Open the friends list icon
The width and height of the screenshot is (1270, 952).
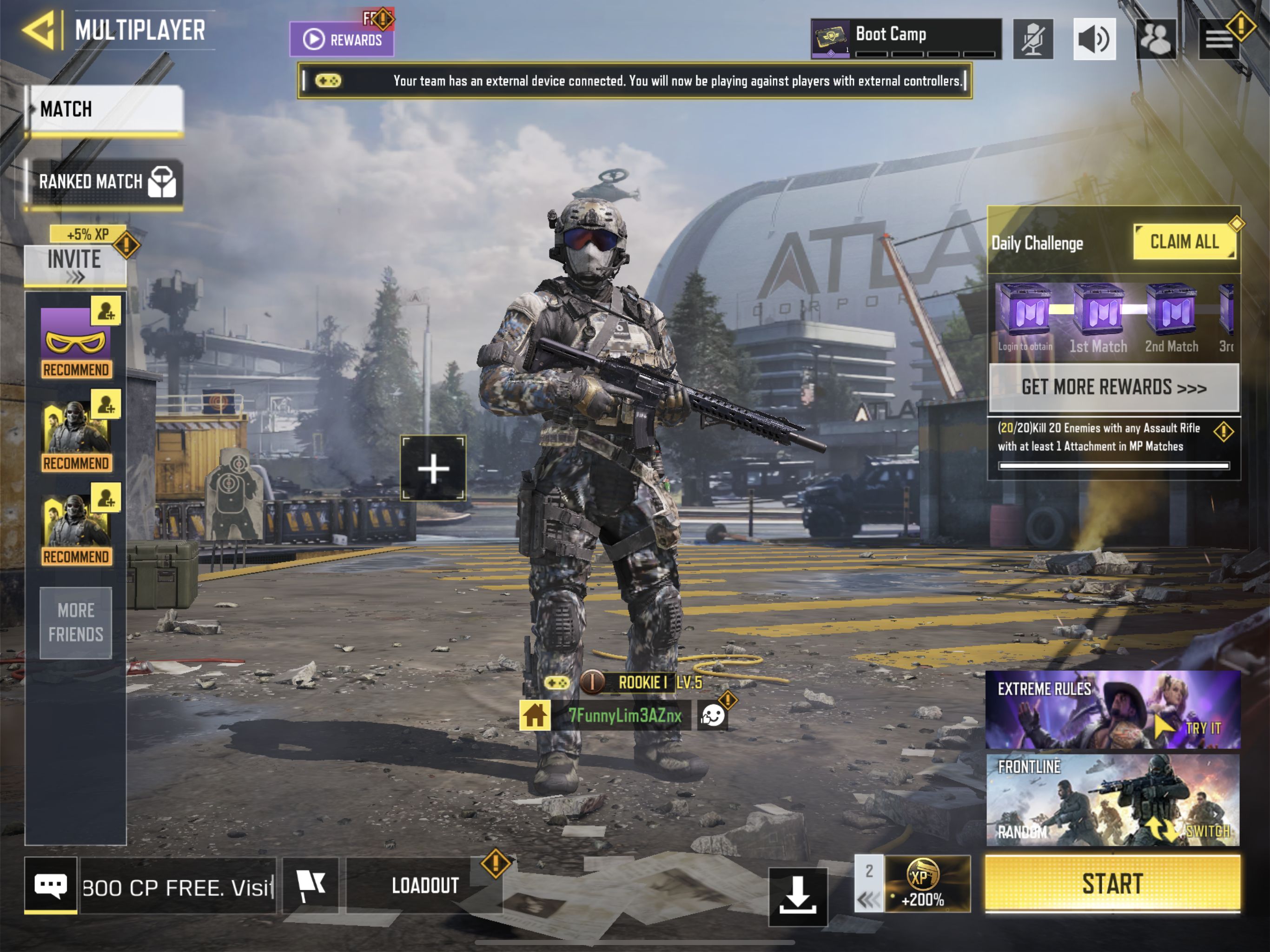pyautogui.click(x=1156, y=39)
